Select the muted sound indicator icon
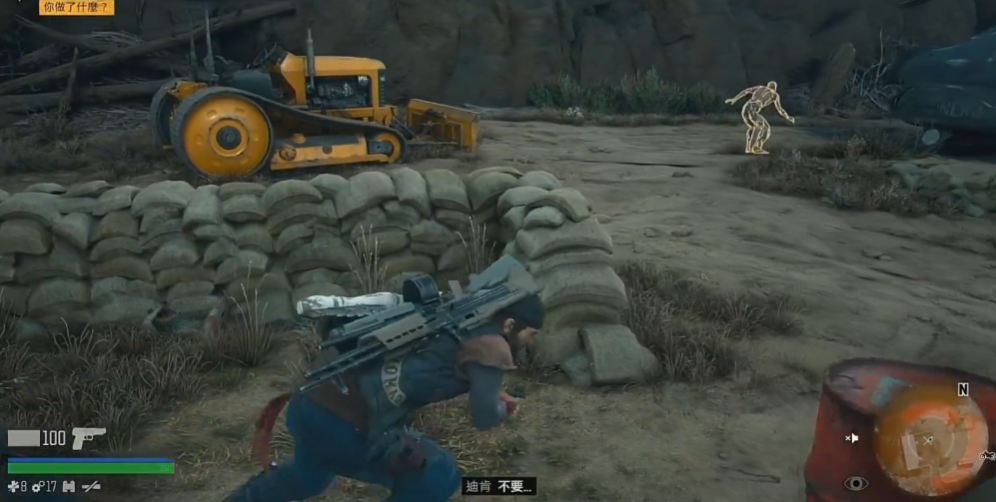The image size is (996, 502). tap(852, 438)
